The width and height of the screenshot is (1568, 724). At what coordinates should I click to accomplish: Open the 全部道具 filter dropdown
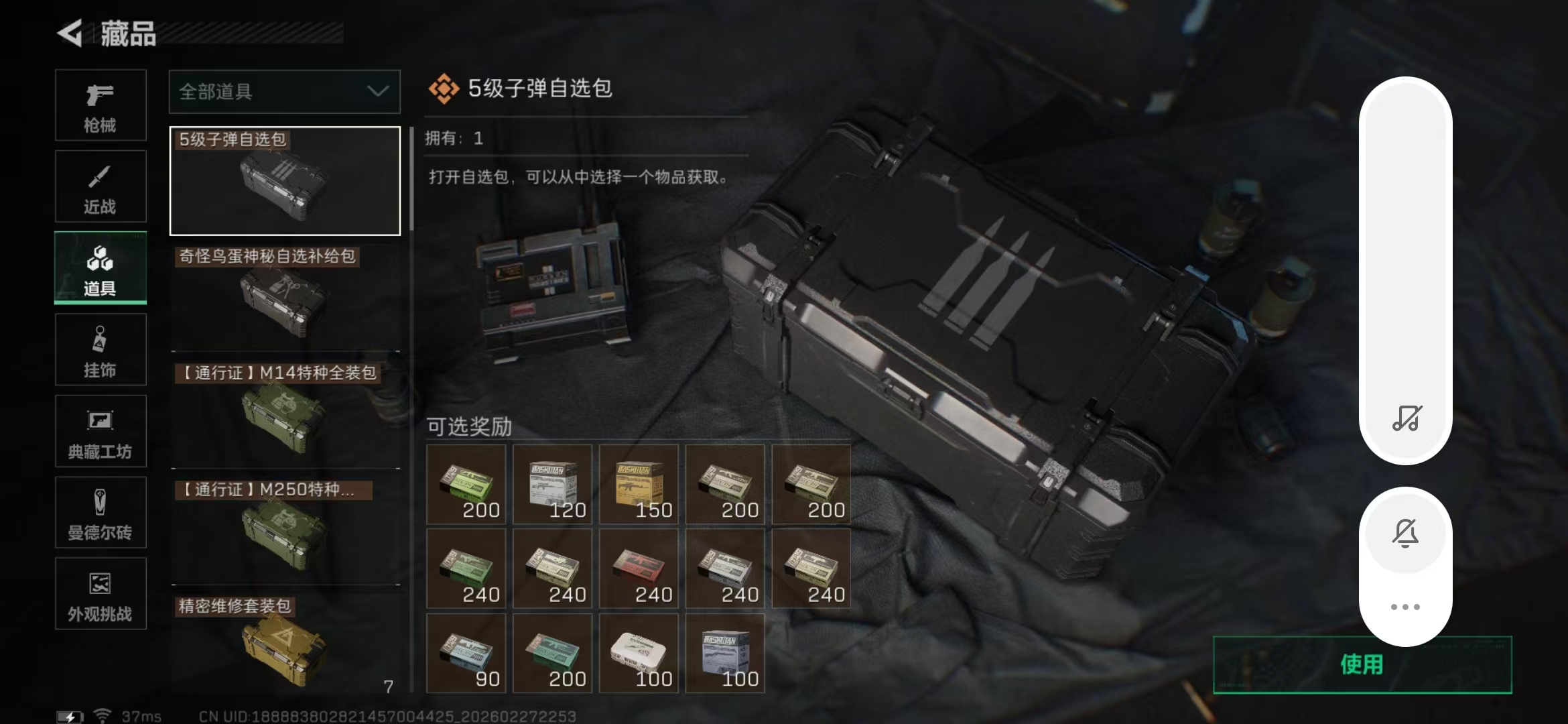[284, 92]
